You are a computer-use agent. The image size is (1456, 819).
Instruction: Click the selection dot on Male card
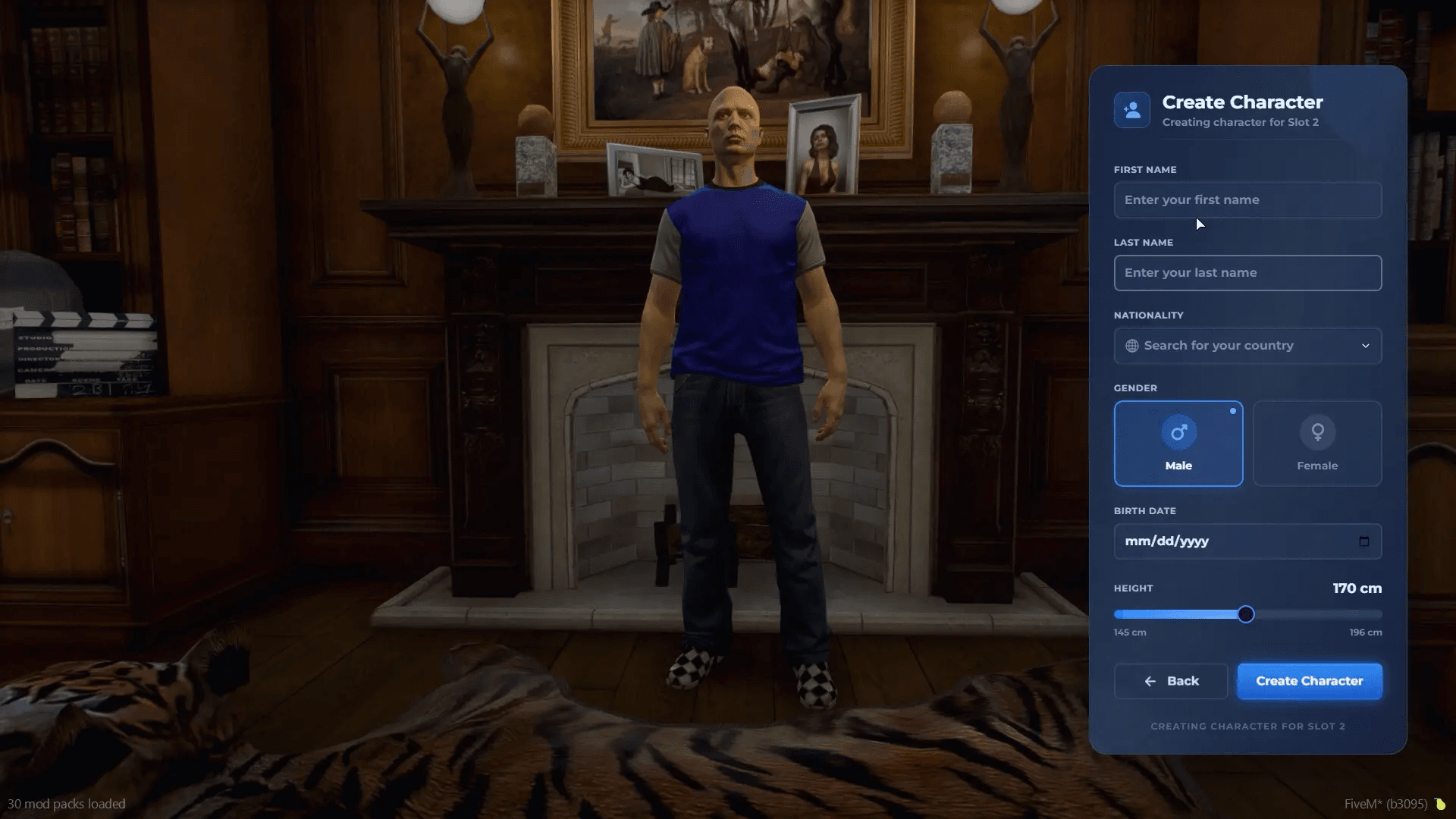1233,411
